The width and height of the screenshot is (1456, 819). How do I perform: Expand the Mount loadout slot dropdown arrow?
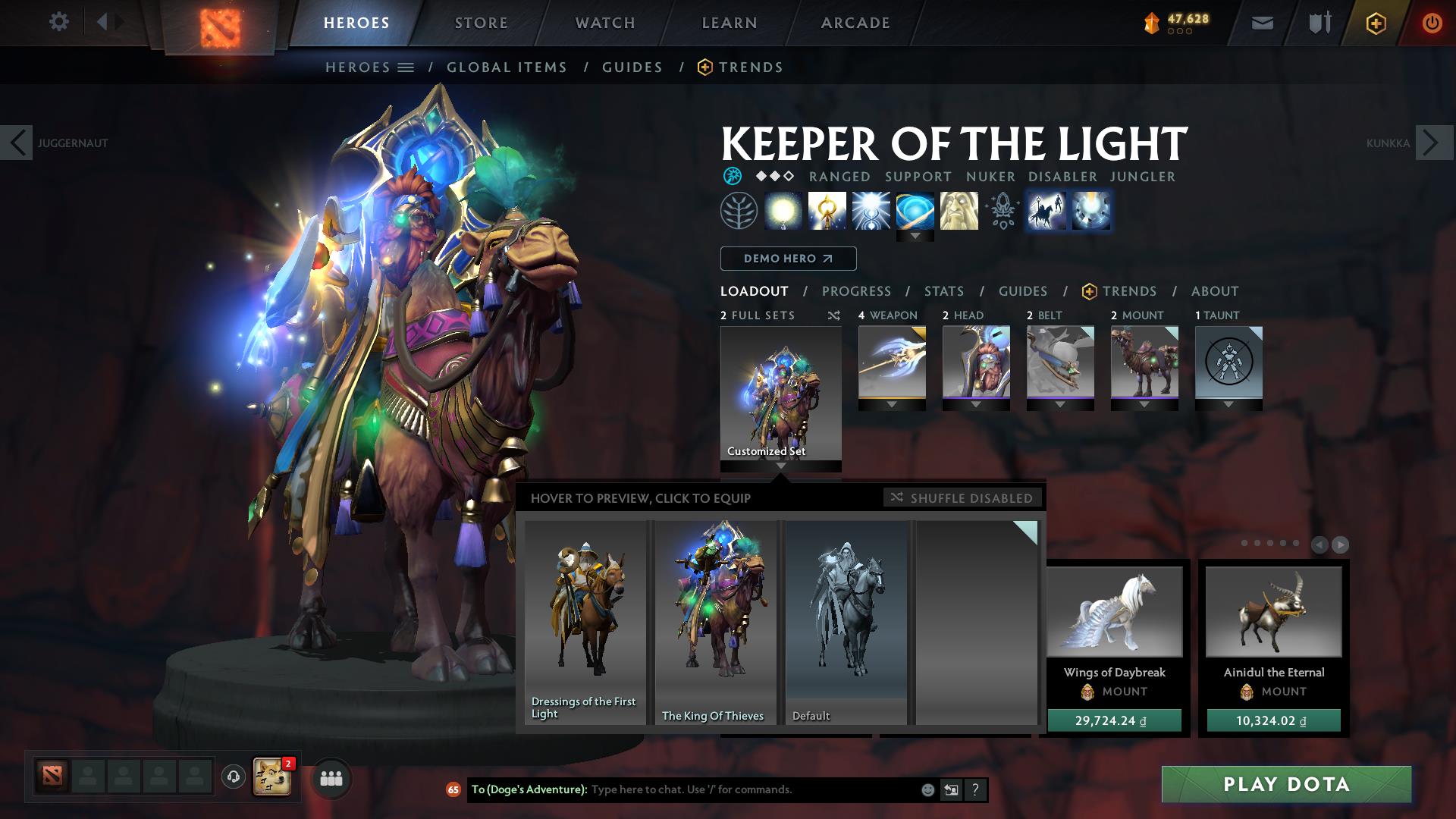click(1144, 405)
